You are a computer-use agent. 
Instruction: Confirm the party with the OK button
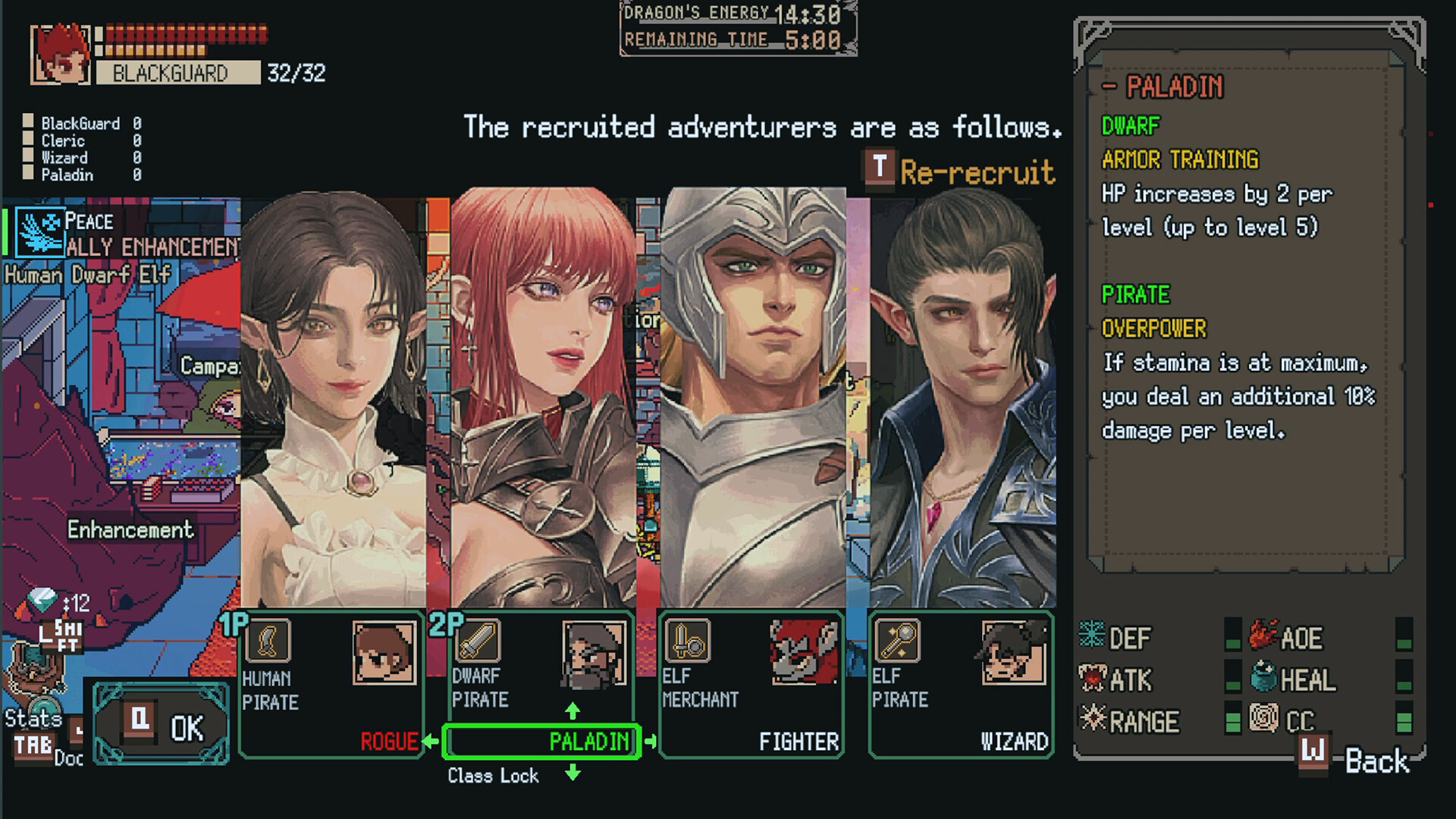coord(162,726)
